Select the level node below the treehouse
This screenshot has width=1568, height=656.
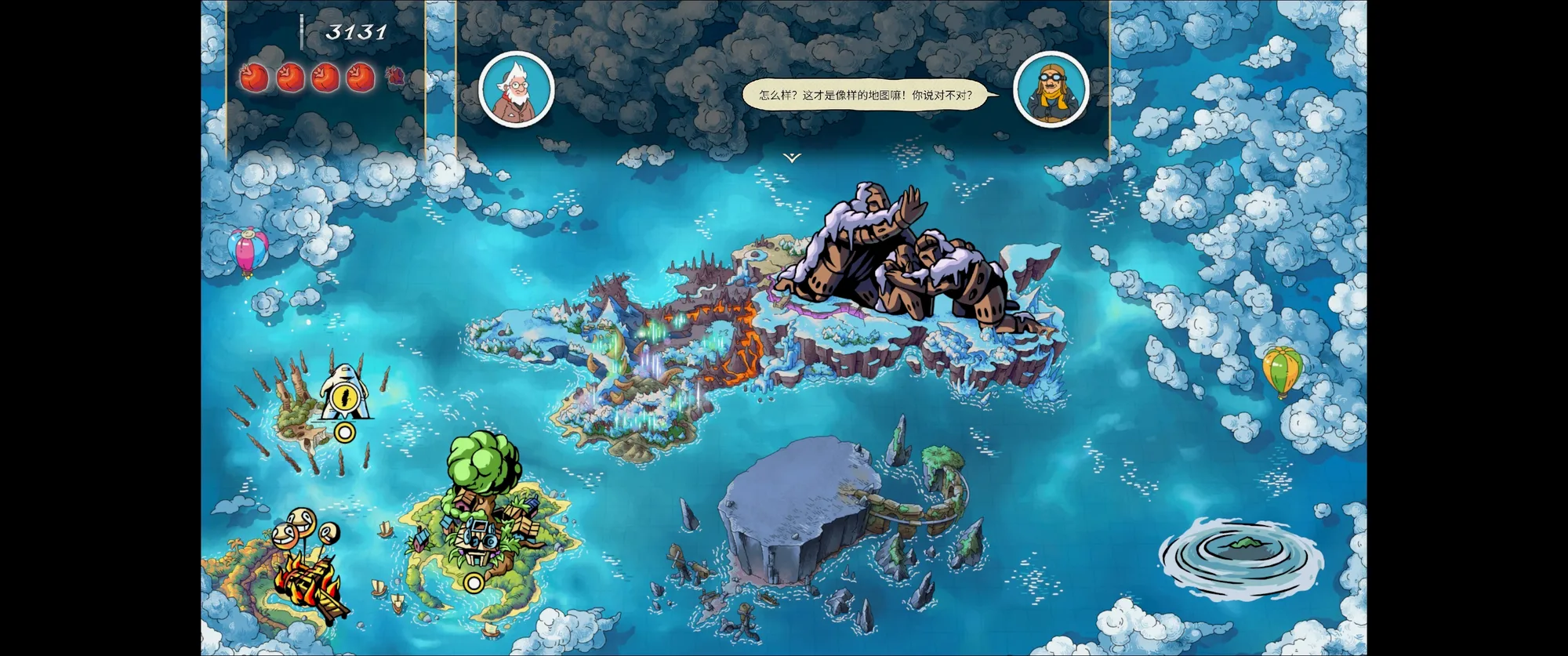[x=473, y=582]
